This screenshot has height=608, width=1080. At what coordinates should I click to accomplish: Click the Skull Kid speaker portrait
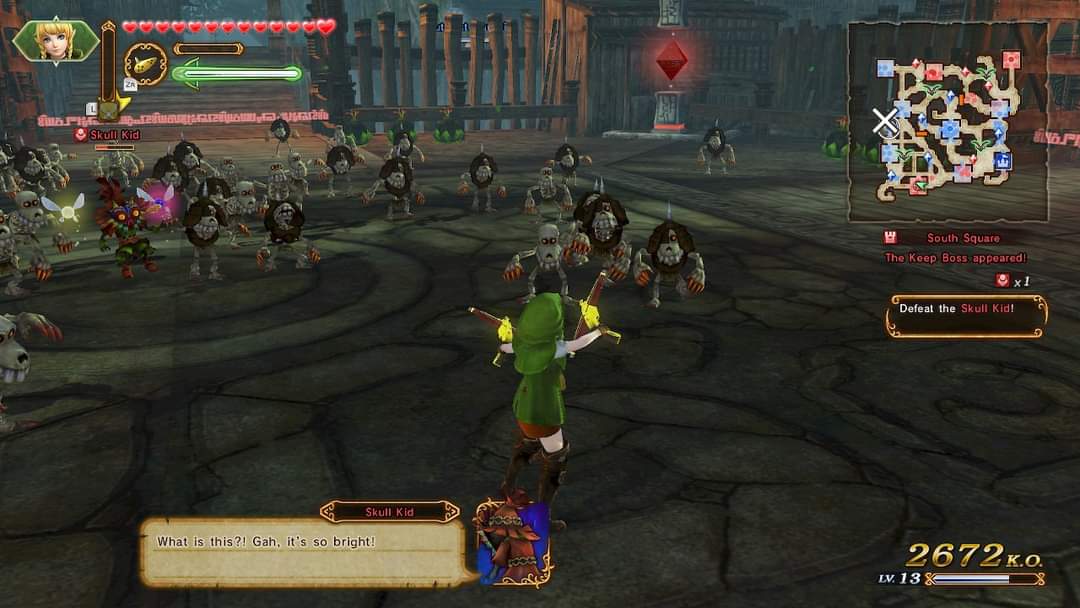512,543
